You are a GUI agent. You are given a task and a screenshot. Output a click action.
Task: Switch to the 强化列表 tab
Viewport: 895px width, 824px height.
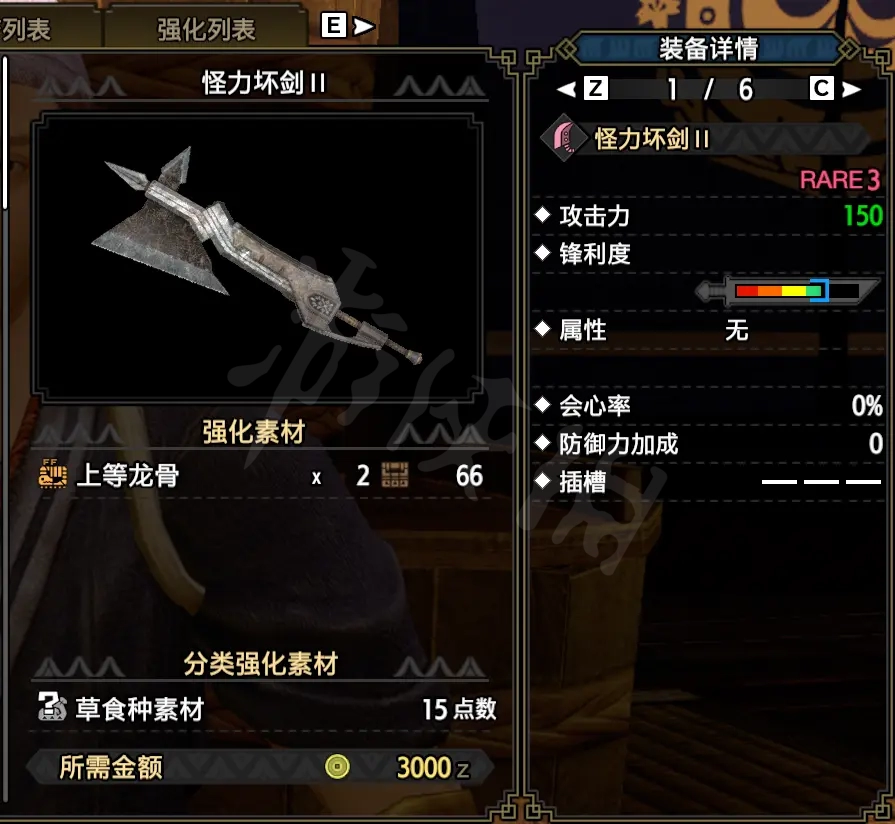coord(206,29)
